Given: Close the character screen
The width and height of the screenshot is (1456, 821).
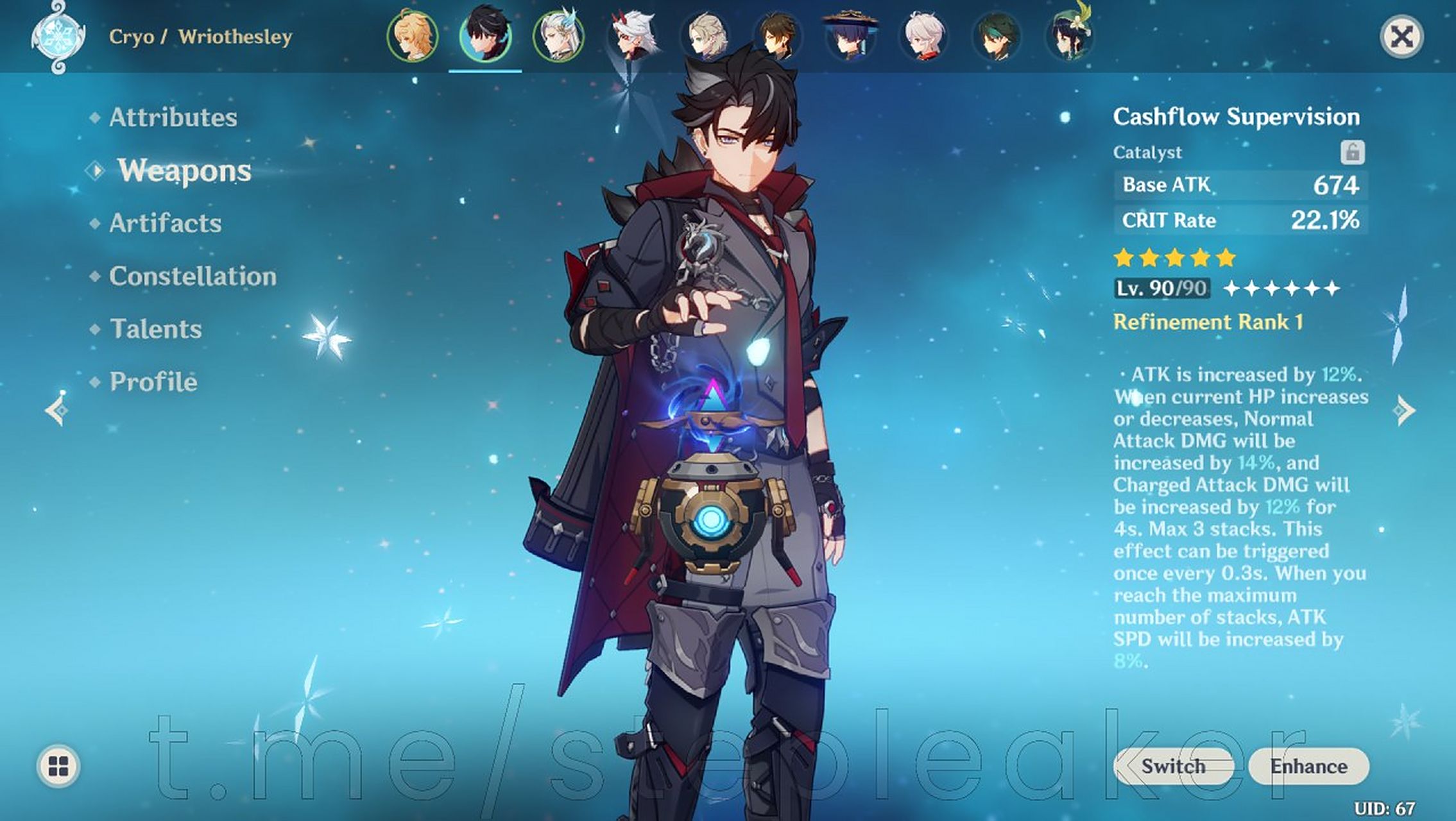Looking at the screenshot, I should pos(1401,37).
